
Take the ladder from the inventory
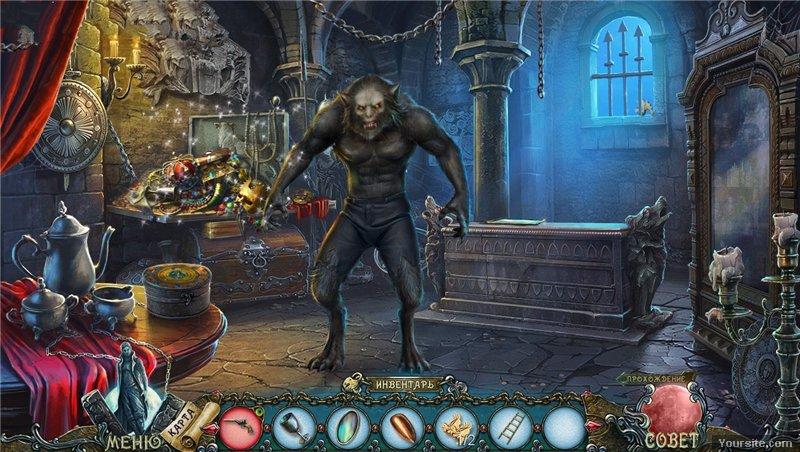pos(511,426)
